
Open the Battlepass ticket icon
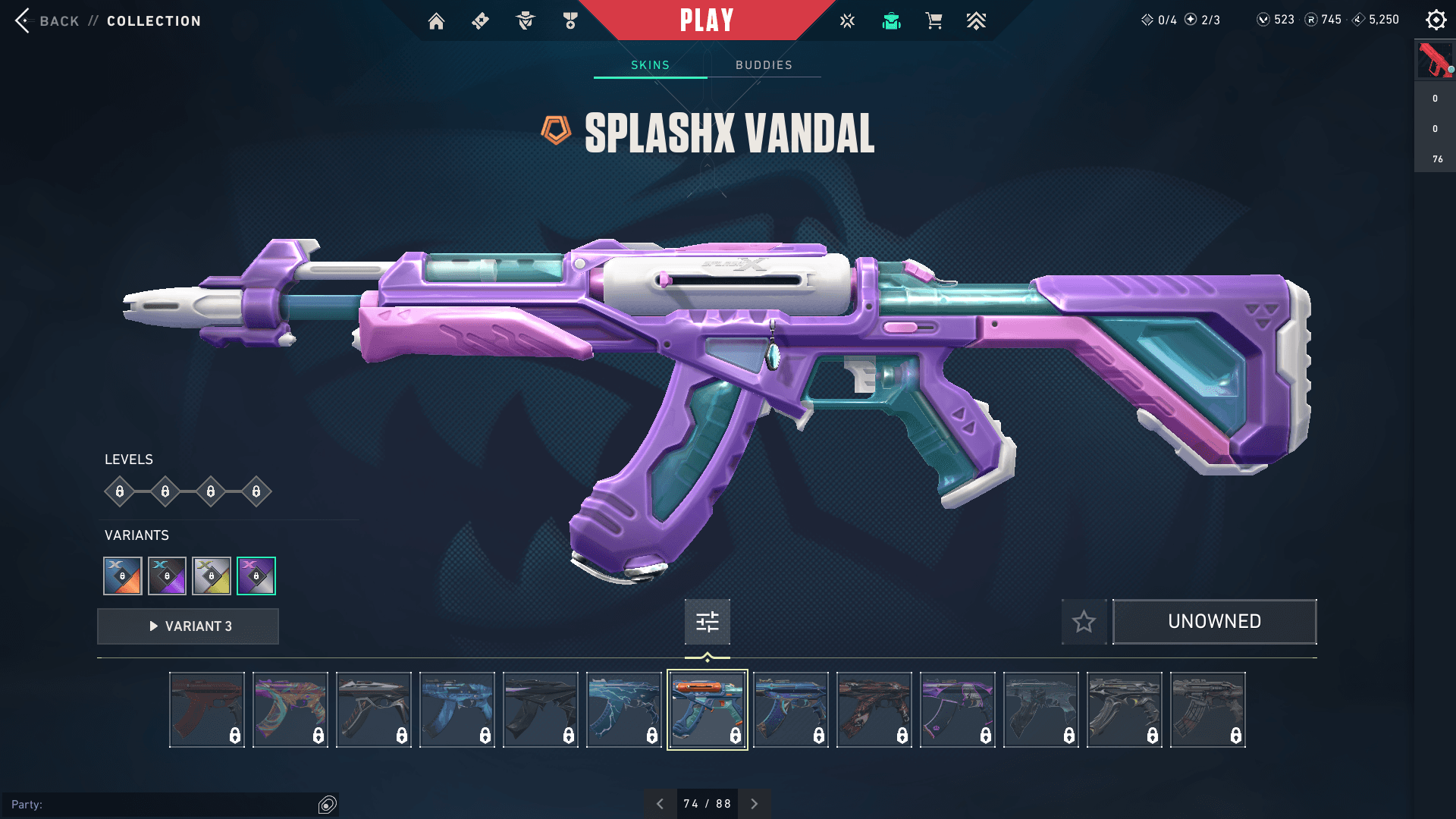click(x=479, y=20)
